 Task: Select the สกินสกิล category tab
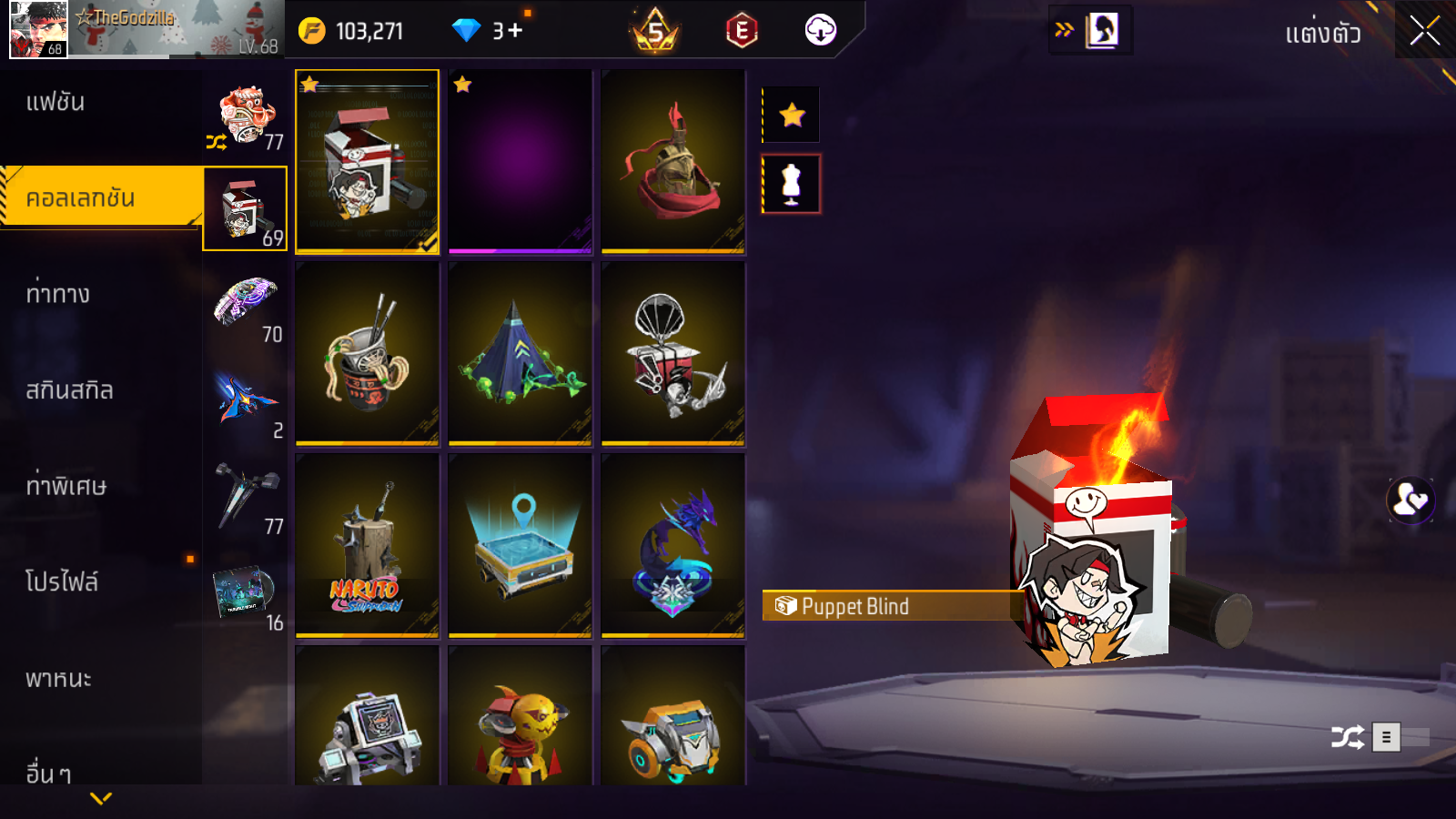[69, 390]
